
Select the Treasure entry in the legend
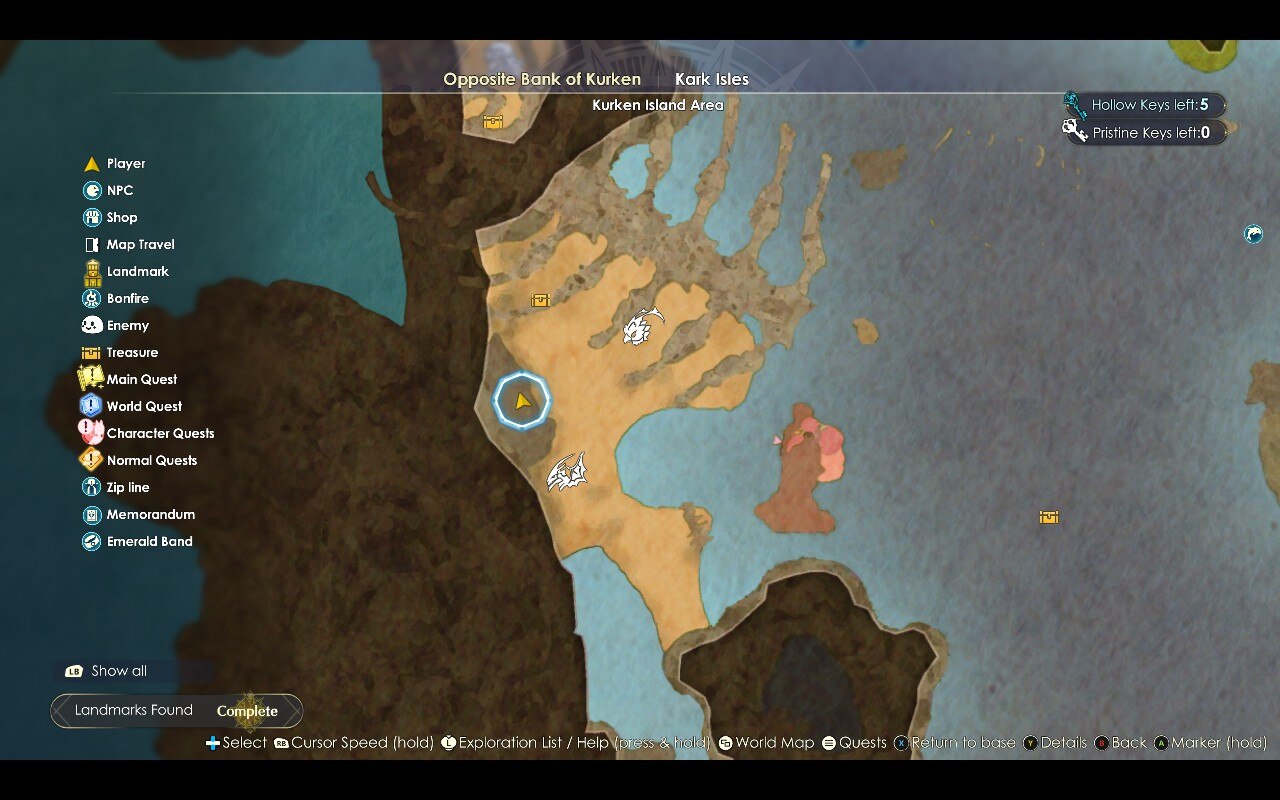click(x=131, y=352)
